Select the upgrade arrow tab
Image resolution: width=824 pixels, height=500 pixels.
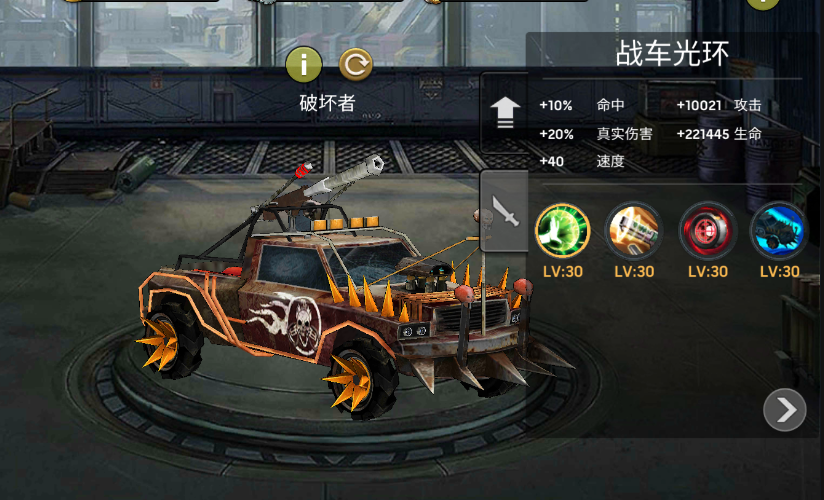click(x=504, y=112)
